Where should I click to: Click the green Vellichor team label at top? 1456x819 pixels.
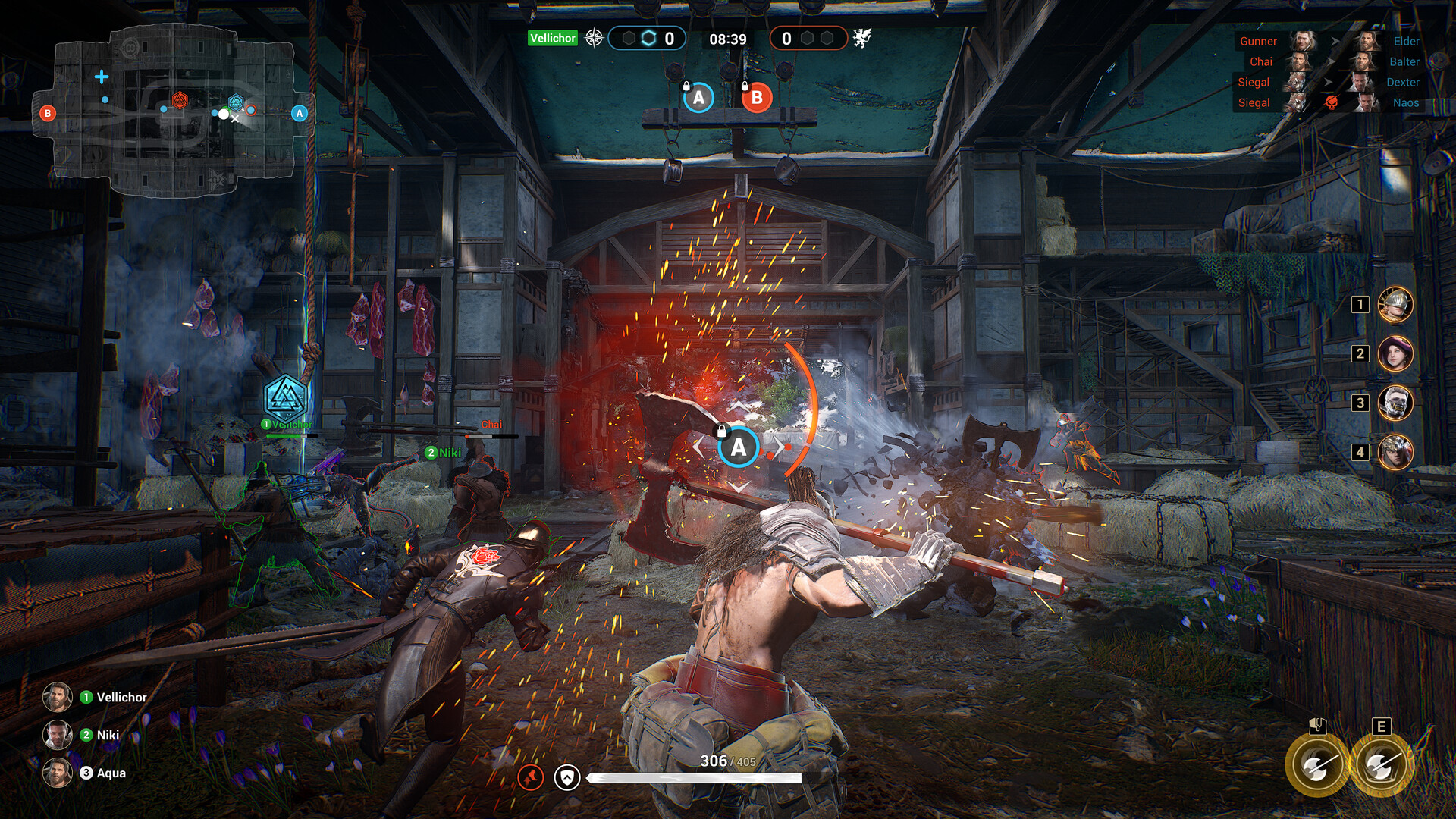pyautogui.click(x=551, y=37)
